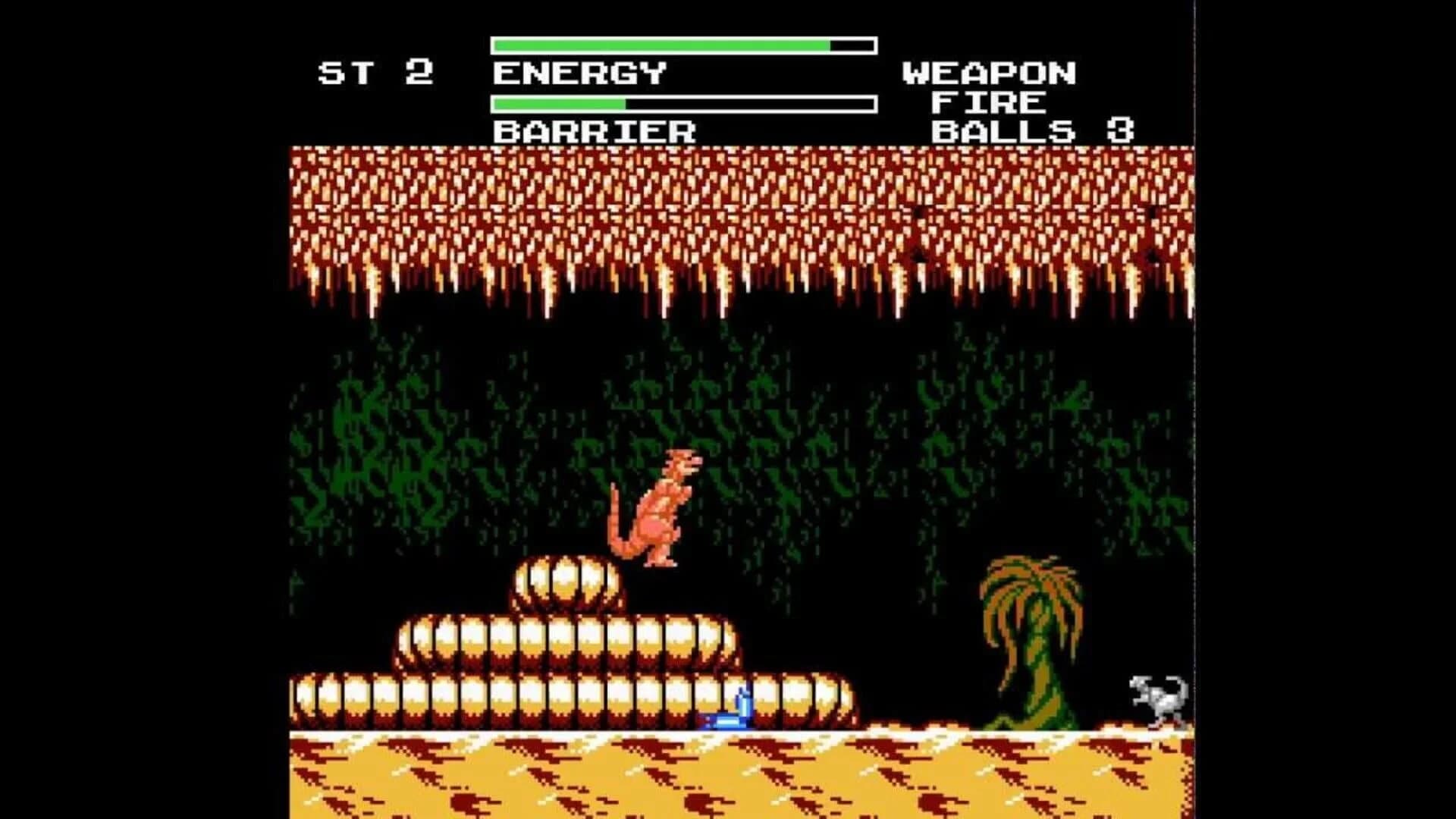Click the empty portion of the energy bar
Screen dimensions: 1456x819
[849, 45]
